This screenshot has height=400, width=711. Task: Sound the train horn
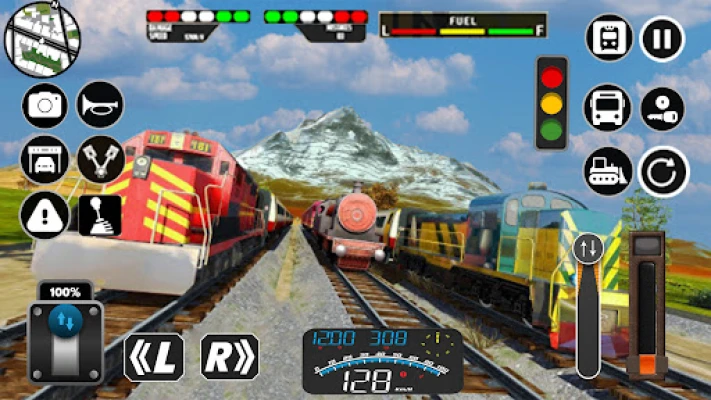[x=100, y=105]
